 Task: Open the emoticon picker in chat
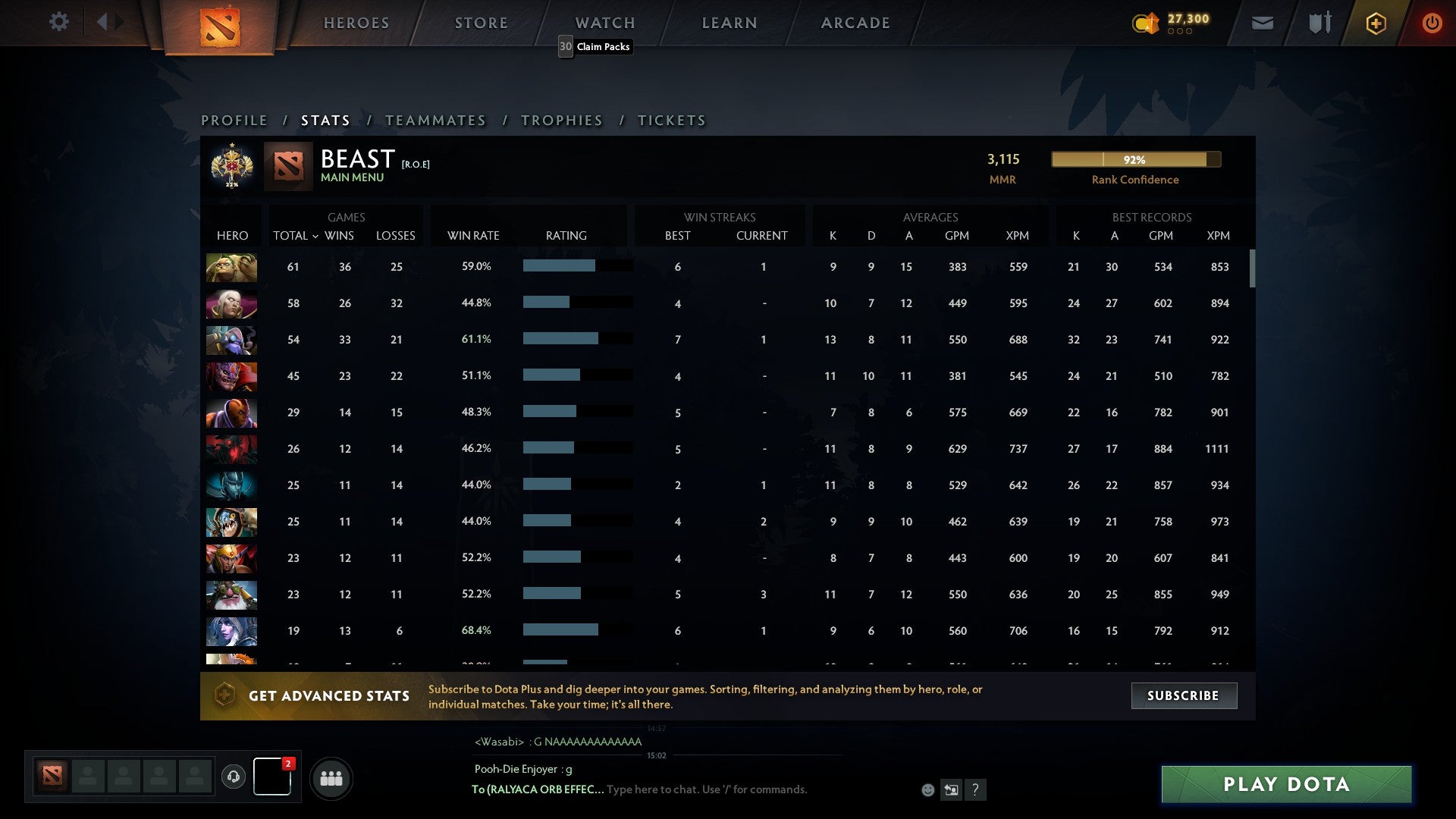coord(928,789)
